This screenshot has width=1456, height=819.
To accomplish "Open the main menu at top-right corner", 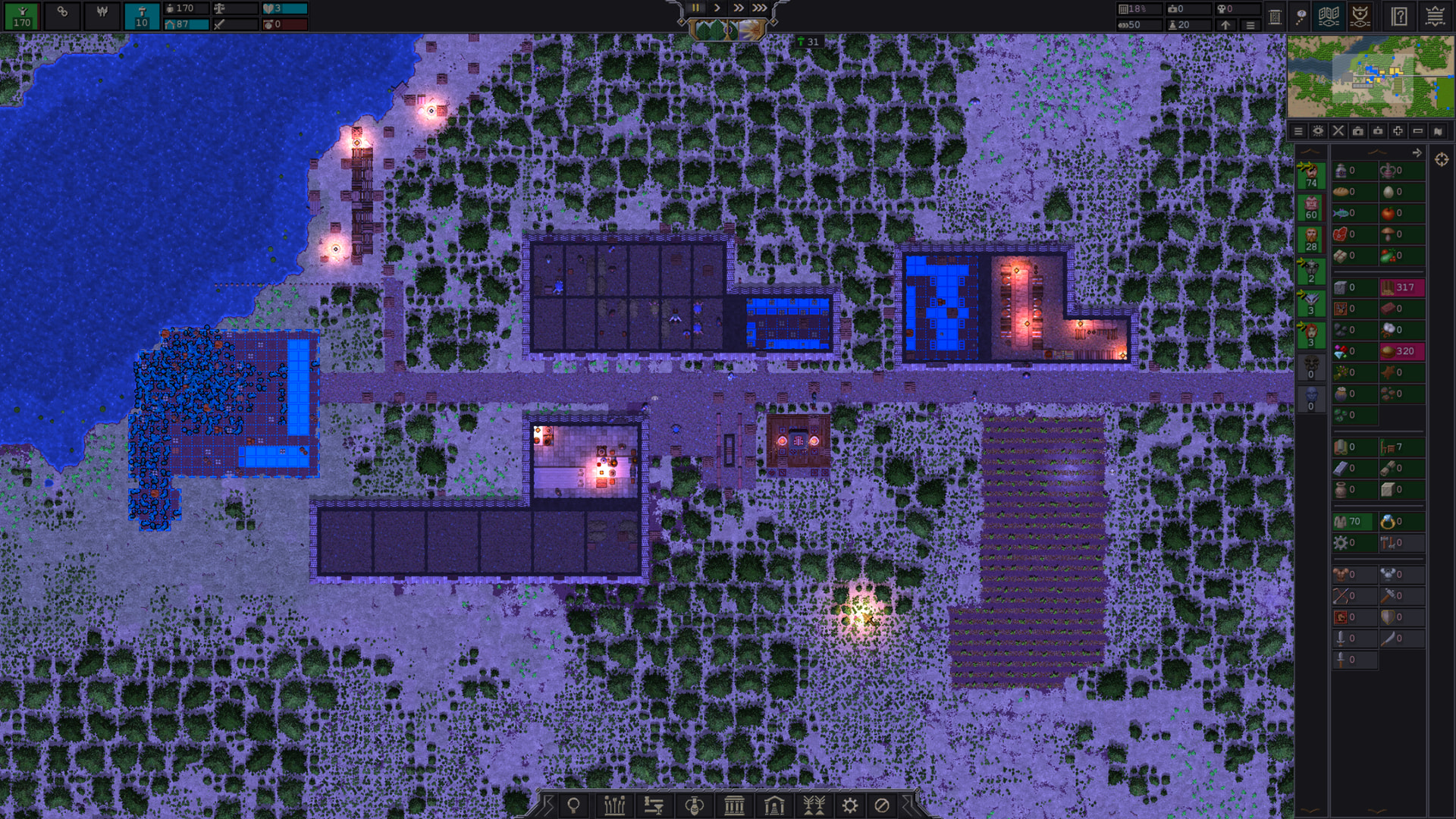I will pyautogui.click(x=1435, y=16).
